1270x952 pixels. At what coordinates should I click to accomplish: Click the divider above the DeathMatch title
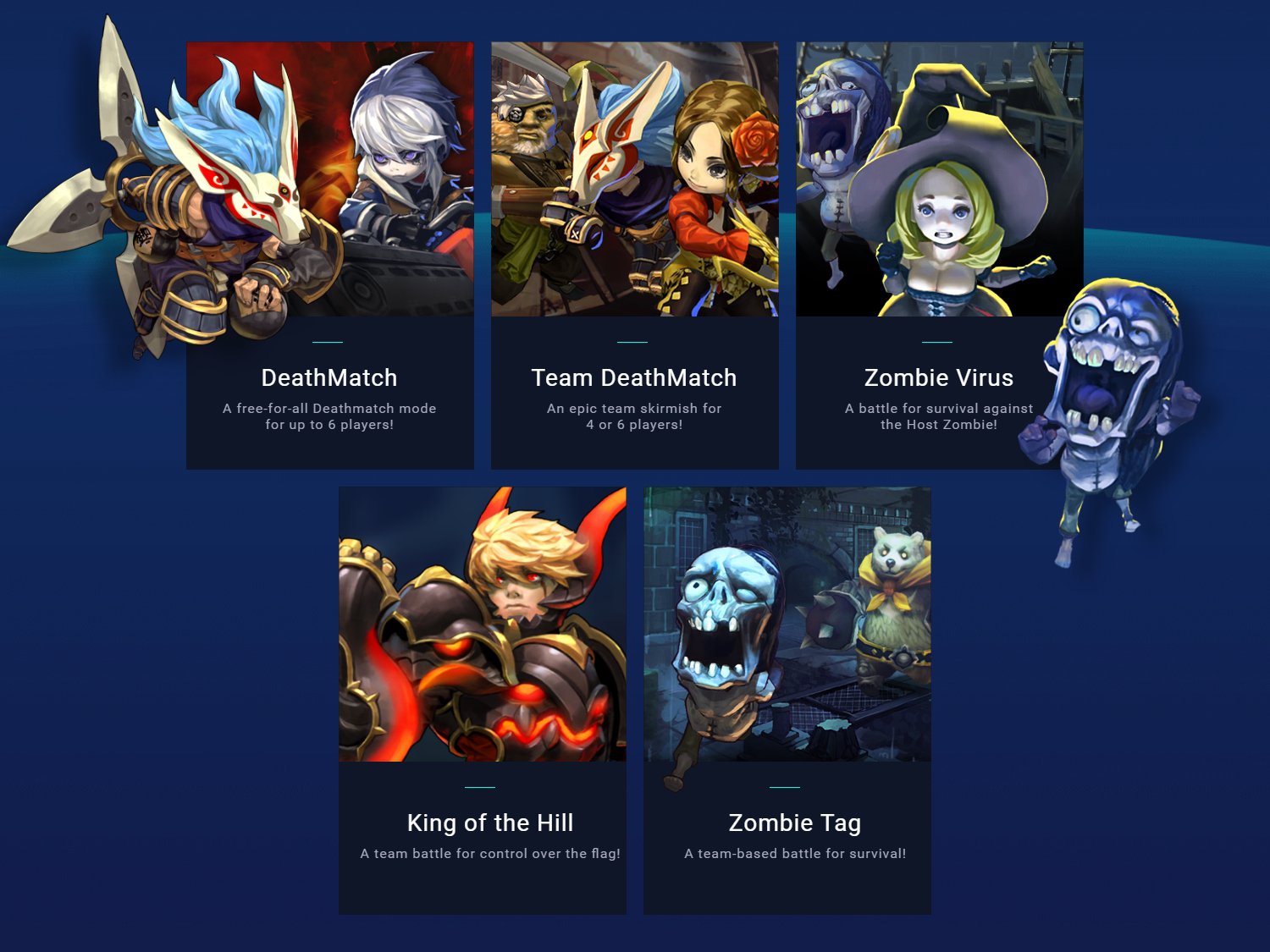[x=329, y=341]
